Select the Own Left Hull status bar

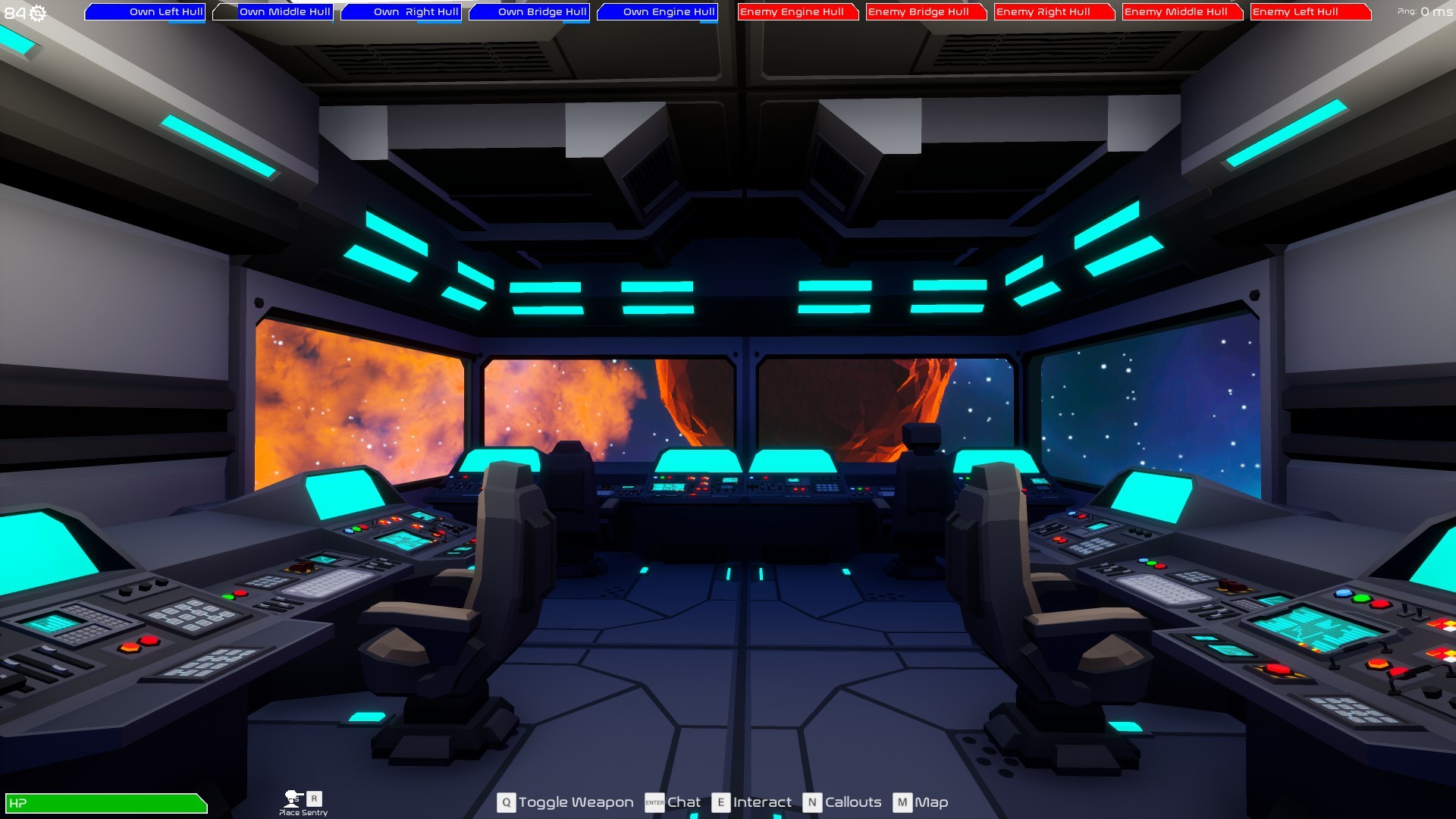146,12
